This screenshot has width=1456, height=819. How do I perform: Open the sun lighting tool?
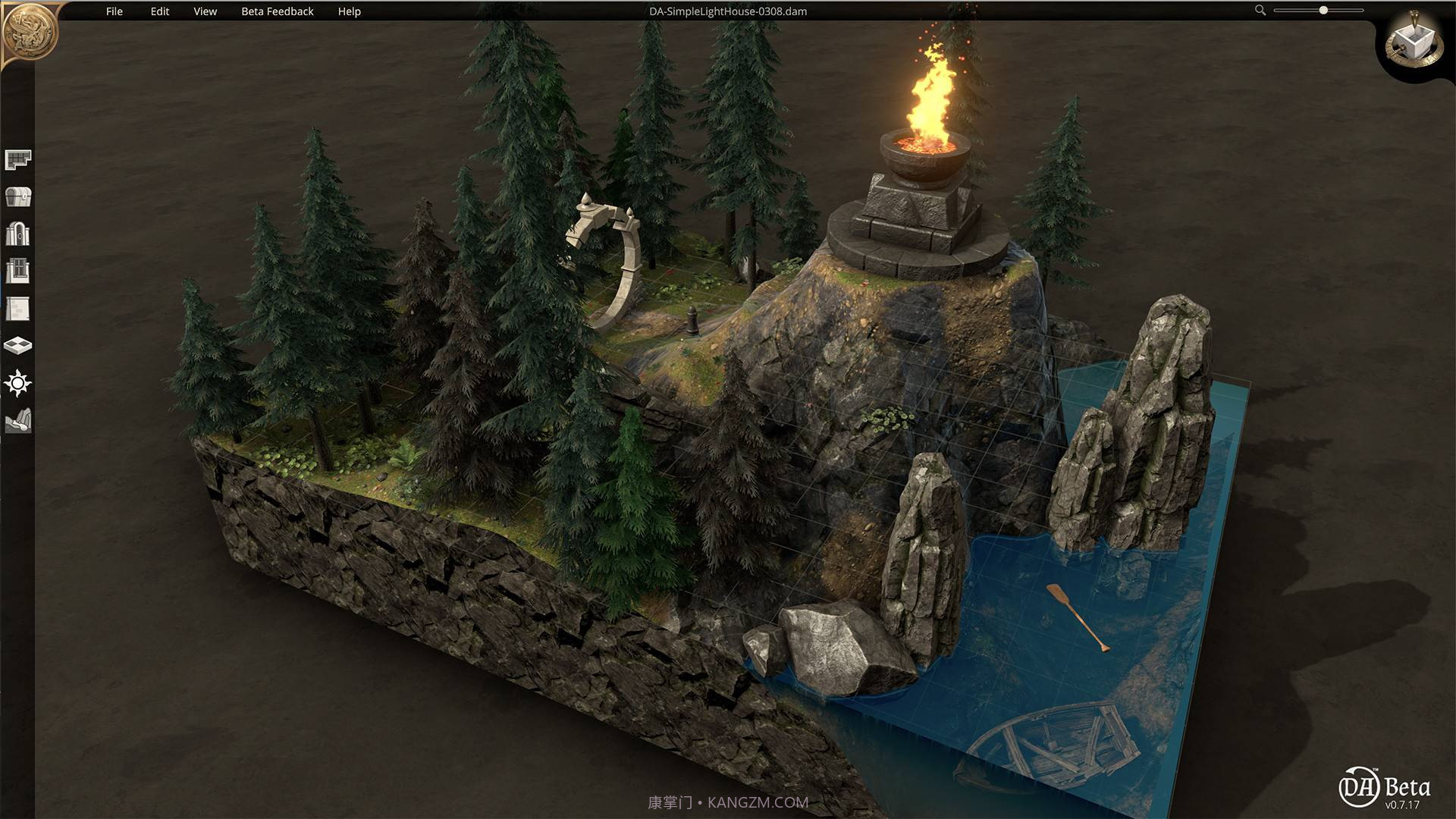point(17,383)
